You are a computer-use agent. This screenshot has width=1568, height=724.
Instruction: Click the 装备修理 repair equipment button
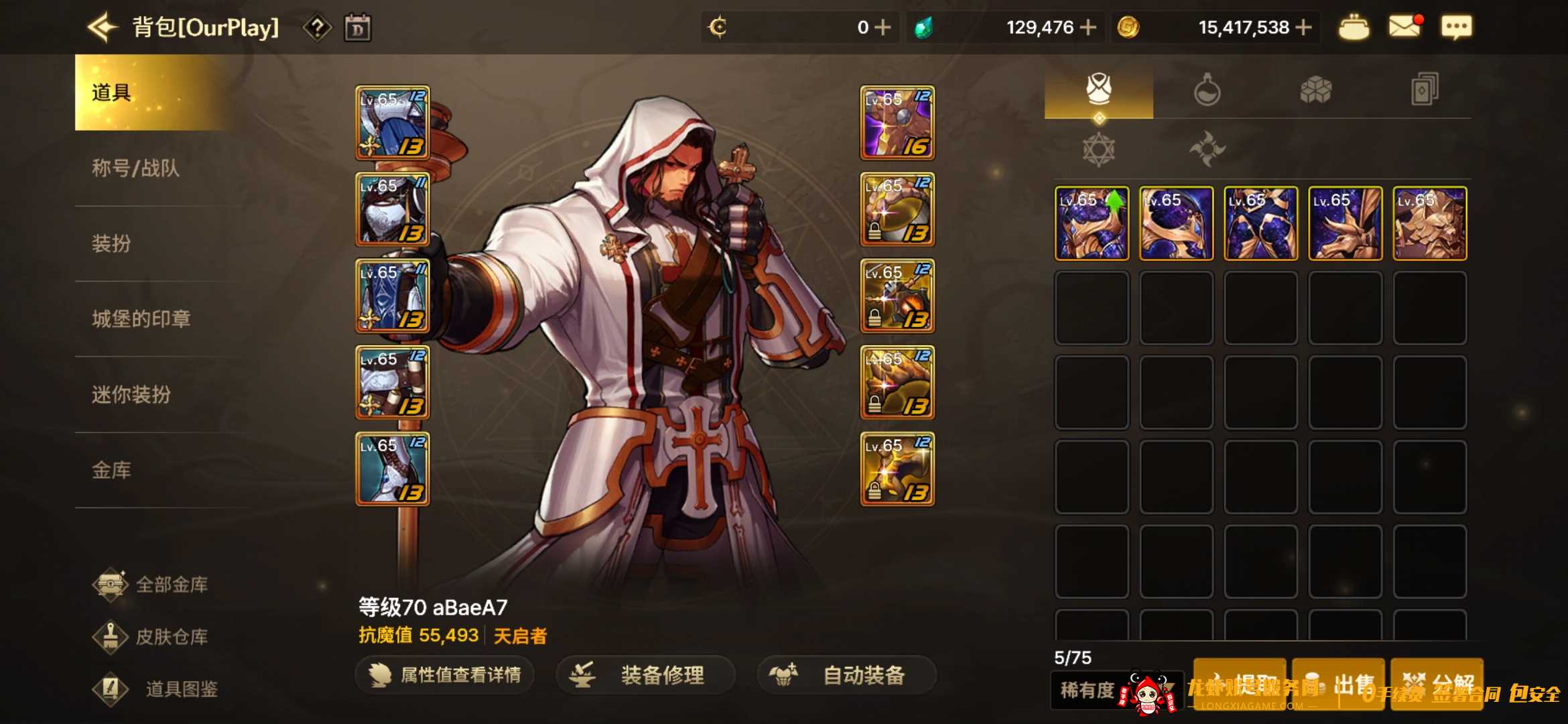pyautogui.click(x=645, y=676)
